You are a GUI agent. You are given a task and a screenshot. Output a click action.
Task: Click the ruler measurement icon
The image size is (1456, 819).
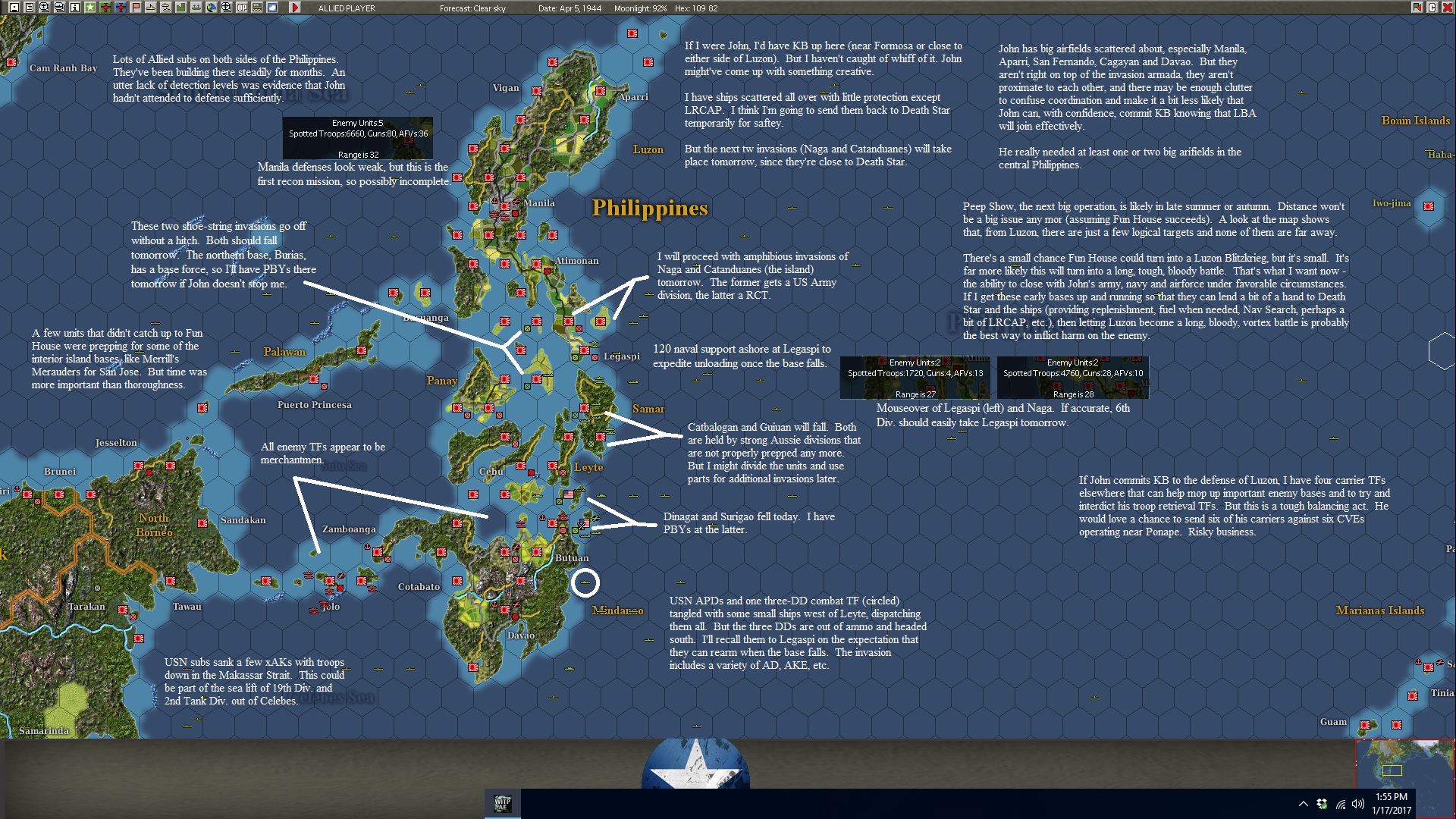(x=257, y=7)
